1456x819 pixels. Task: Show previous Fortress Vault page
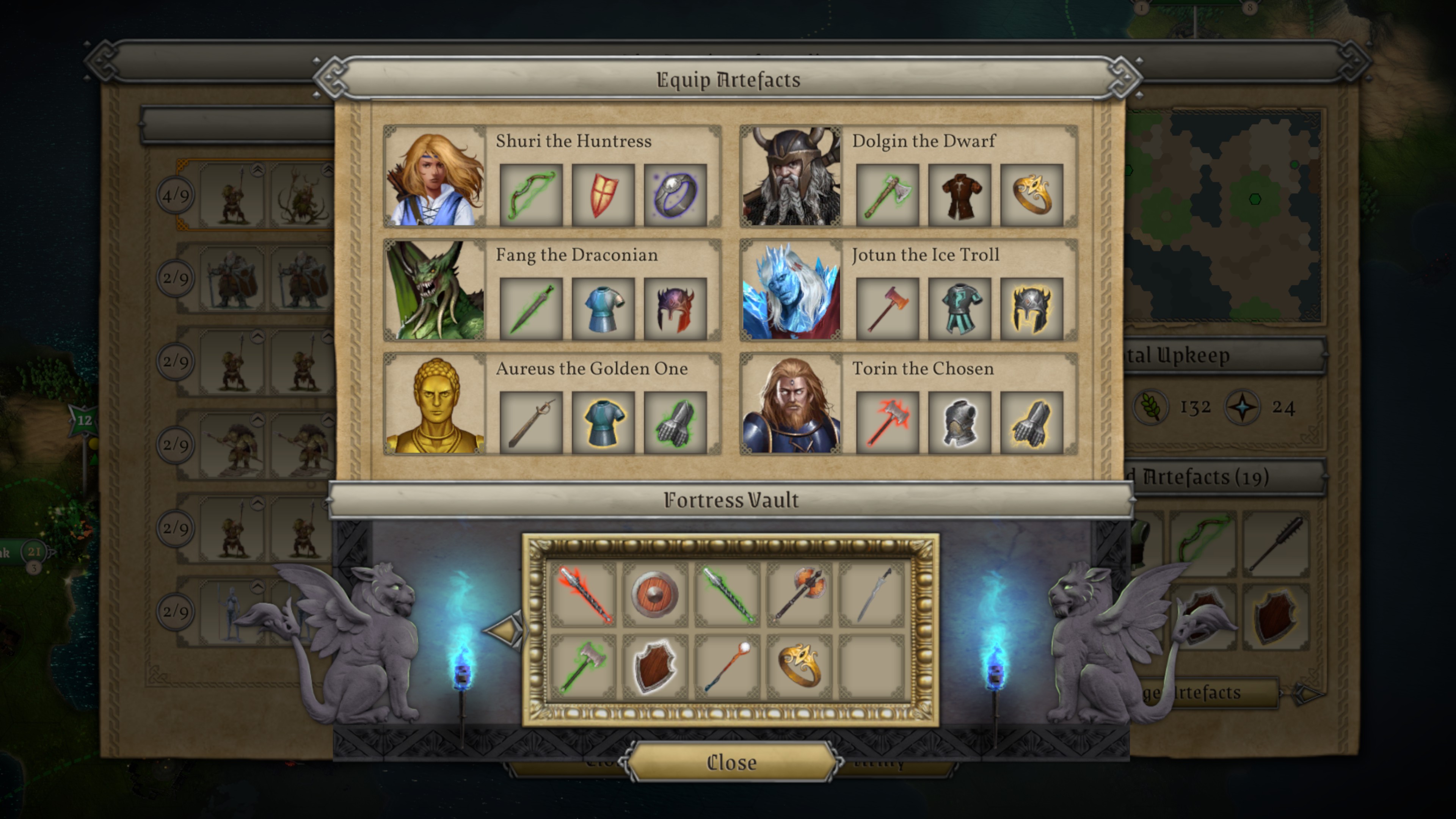tap(504, 630)
